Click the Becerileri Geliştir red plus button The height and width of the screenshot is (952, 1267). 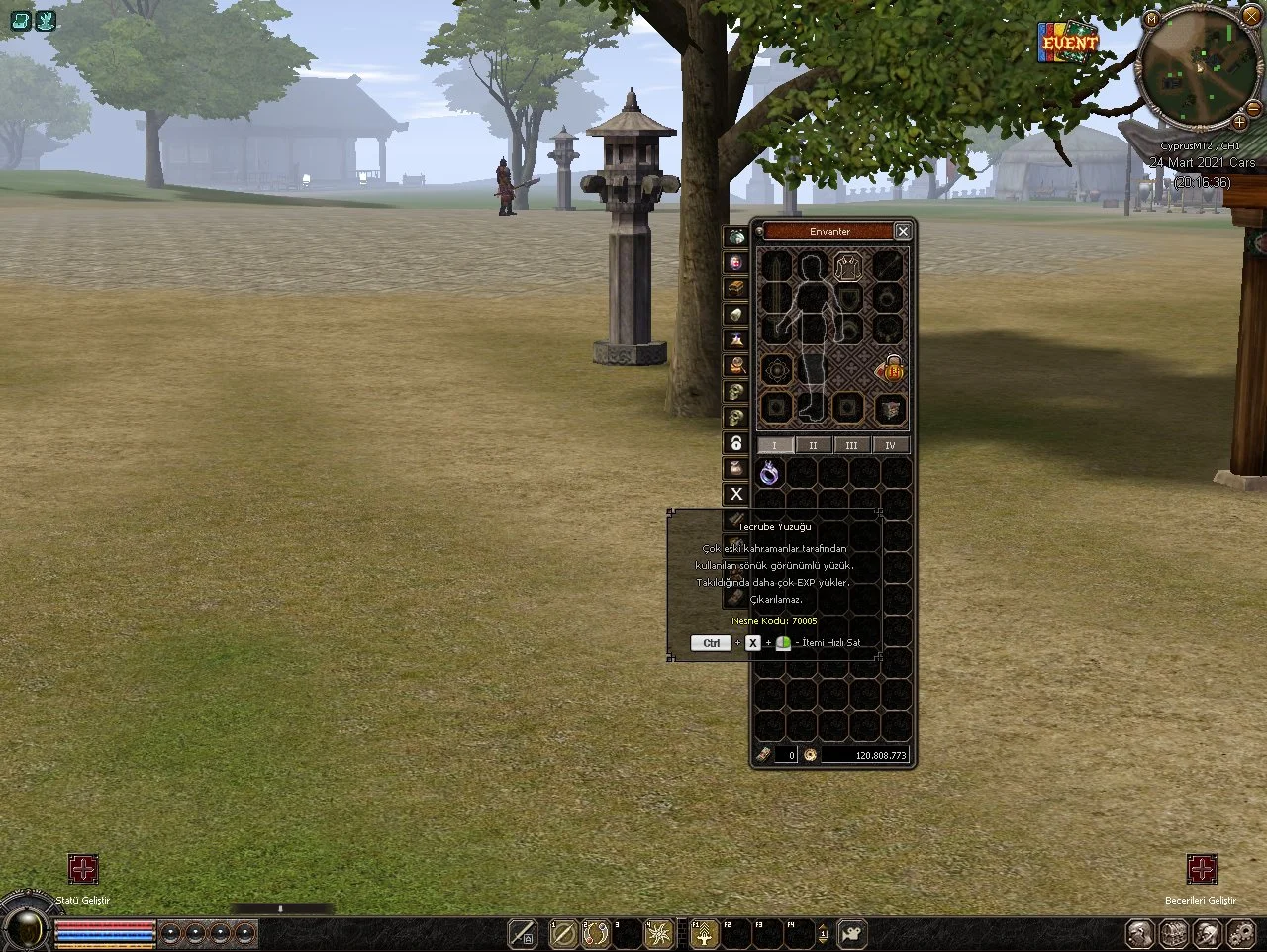[1202, 869]
